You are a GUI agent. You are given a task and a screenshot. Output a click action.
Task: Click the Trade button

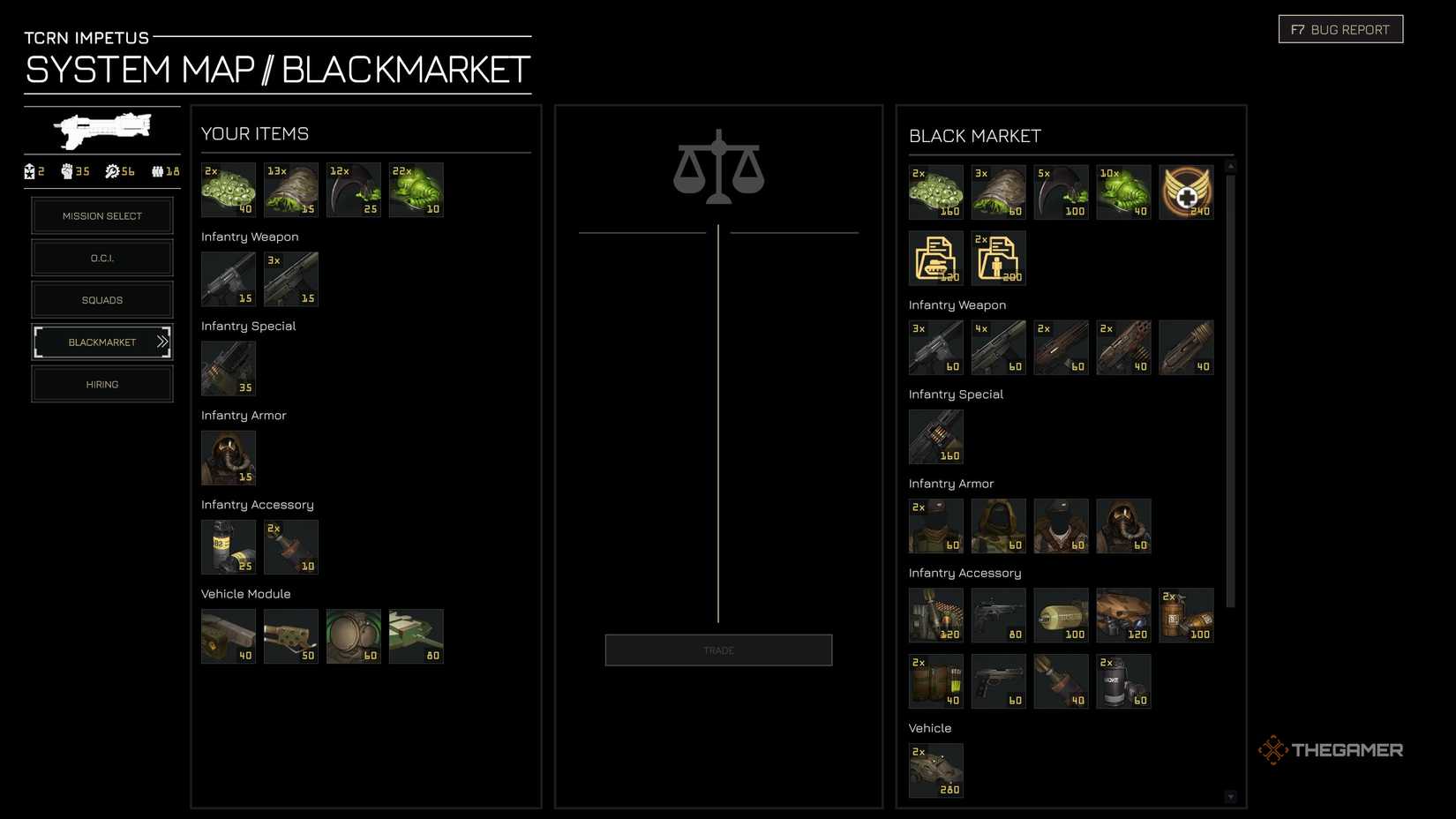[x=717, y=650]
